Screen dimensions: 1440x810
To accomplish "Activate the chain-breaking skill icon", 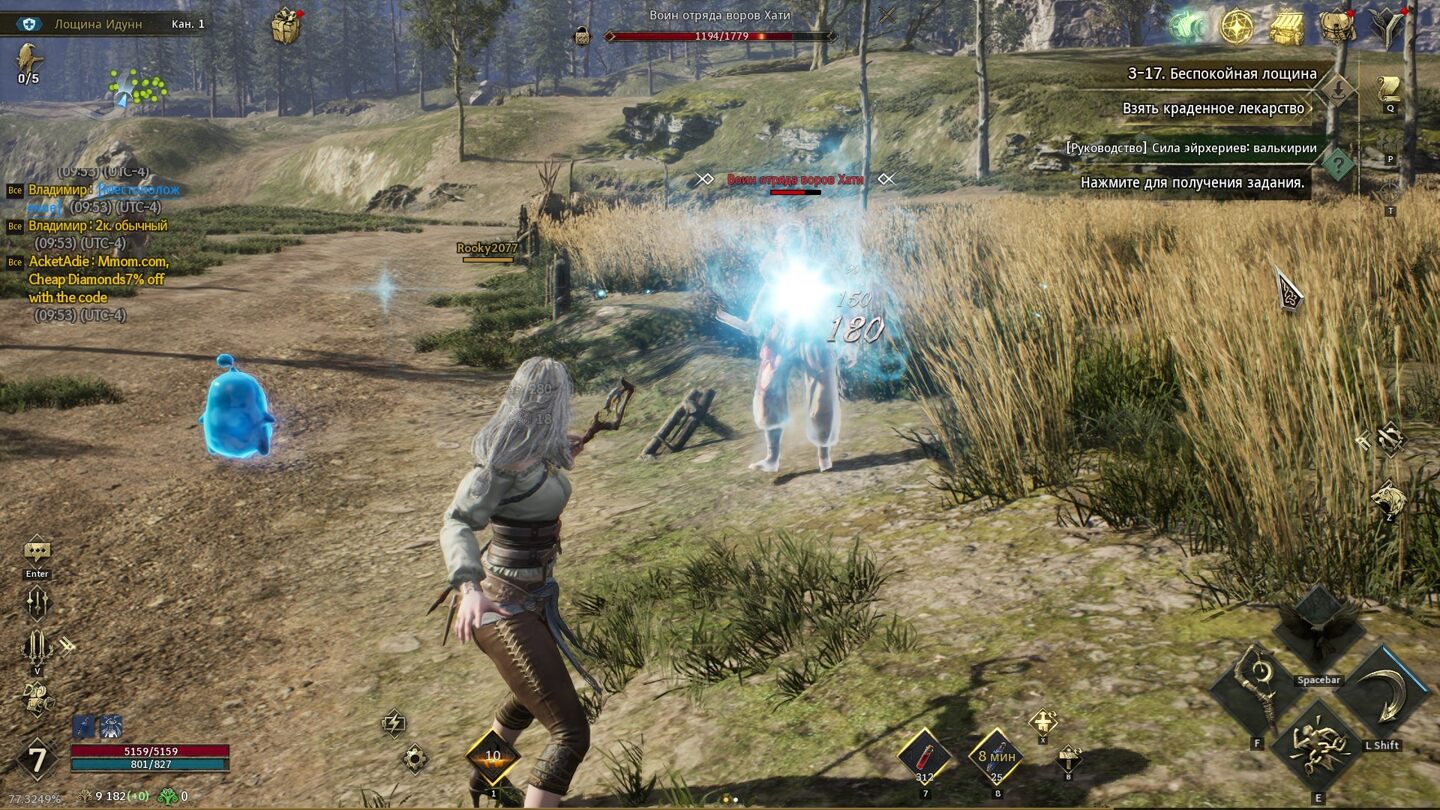I will point(1319,746).
